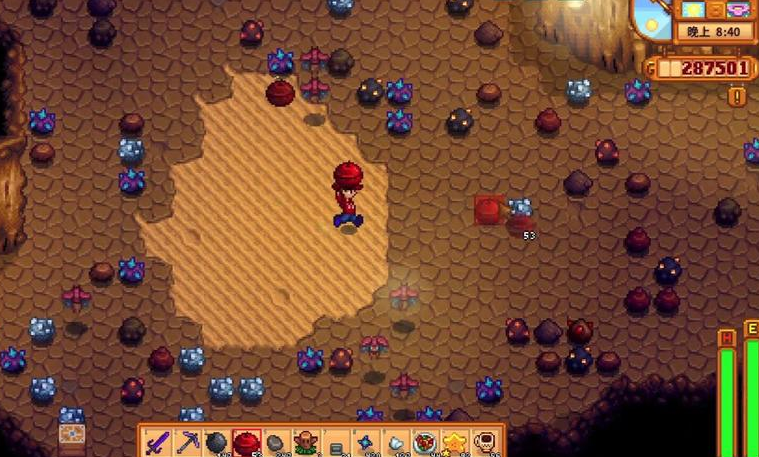Select the blue crystal star item
The height and width of the screenshot is (457, 759).
(367, 442)
